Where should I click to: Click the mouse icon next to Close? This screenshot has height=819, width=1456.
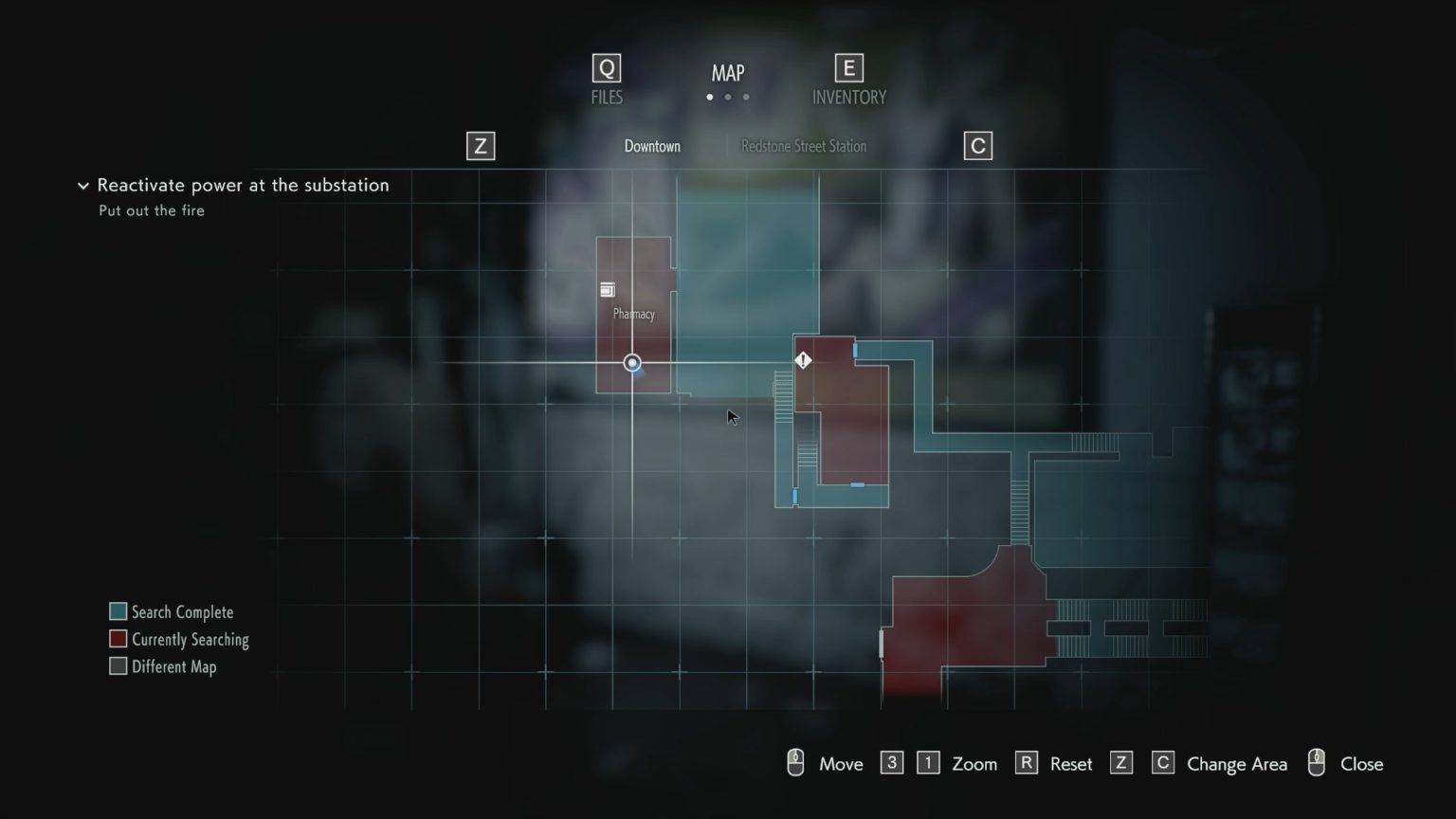(x=1316, y=762)
